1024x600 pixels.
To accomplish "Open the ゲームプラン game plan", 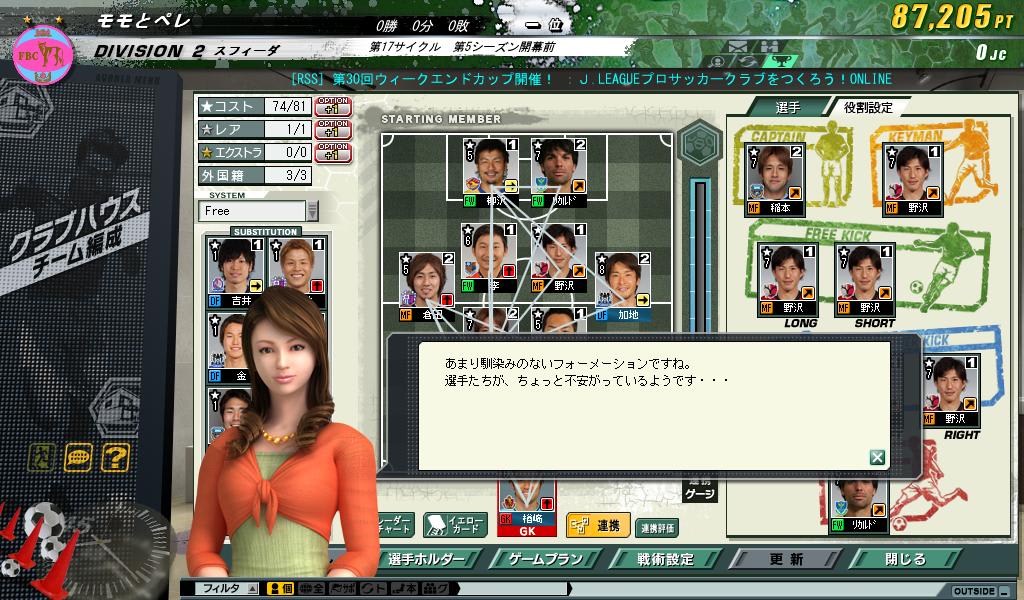I will click(x=544, y=559).
